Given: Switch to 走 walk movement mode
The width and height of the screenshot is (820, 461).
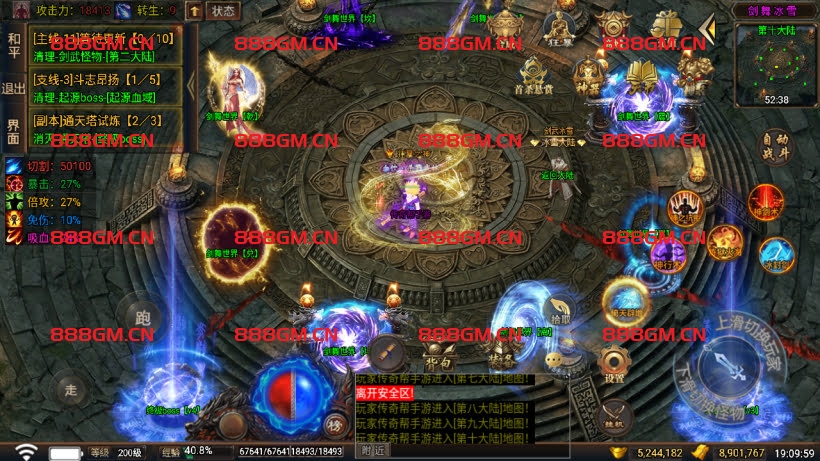Looking at the screenshot, I should pyautogui.click(x=70, y=388).
